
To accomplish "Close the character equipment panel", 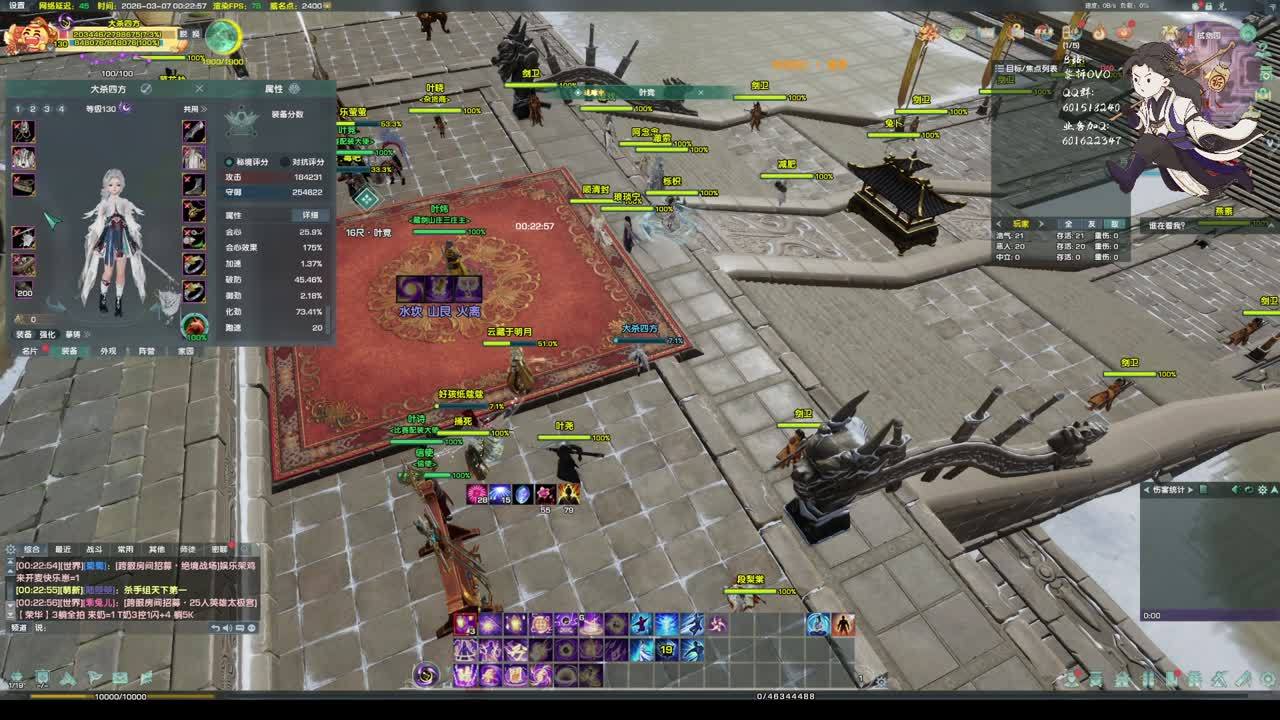I will click(x=199, y=89).
